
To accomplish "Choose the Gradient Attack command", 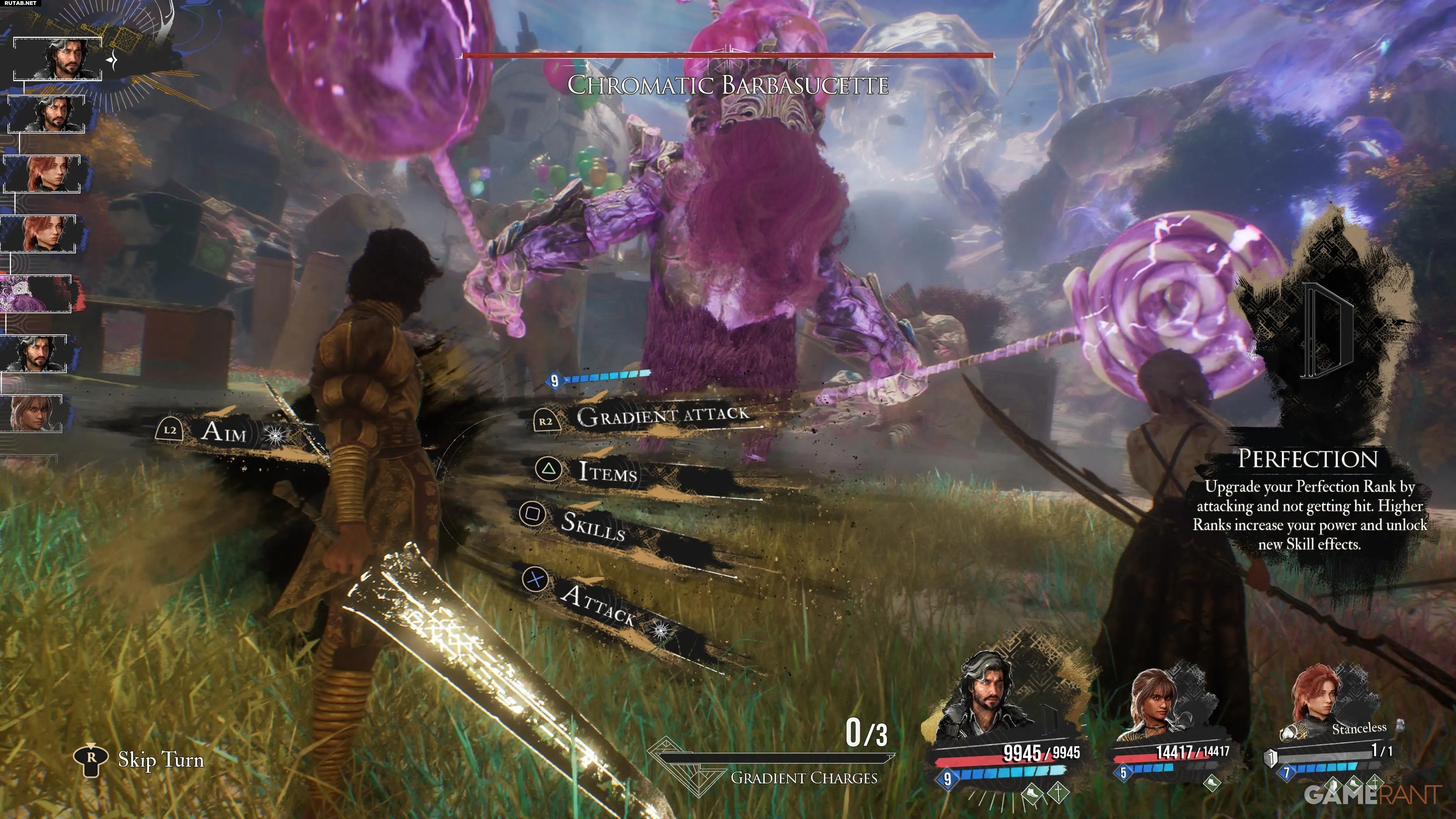I will (661, 416).
